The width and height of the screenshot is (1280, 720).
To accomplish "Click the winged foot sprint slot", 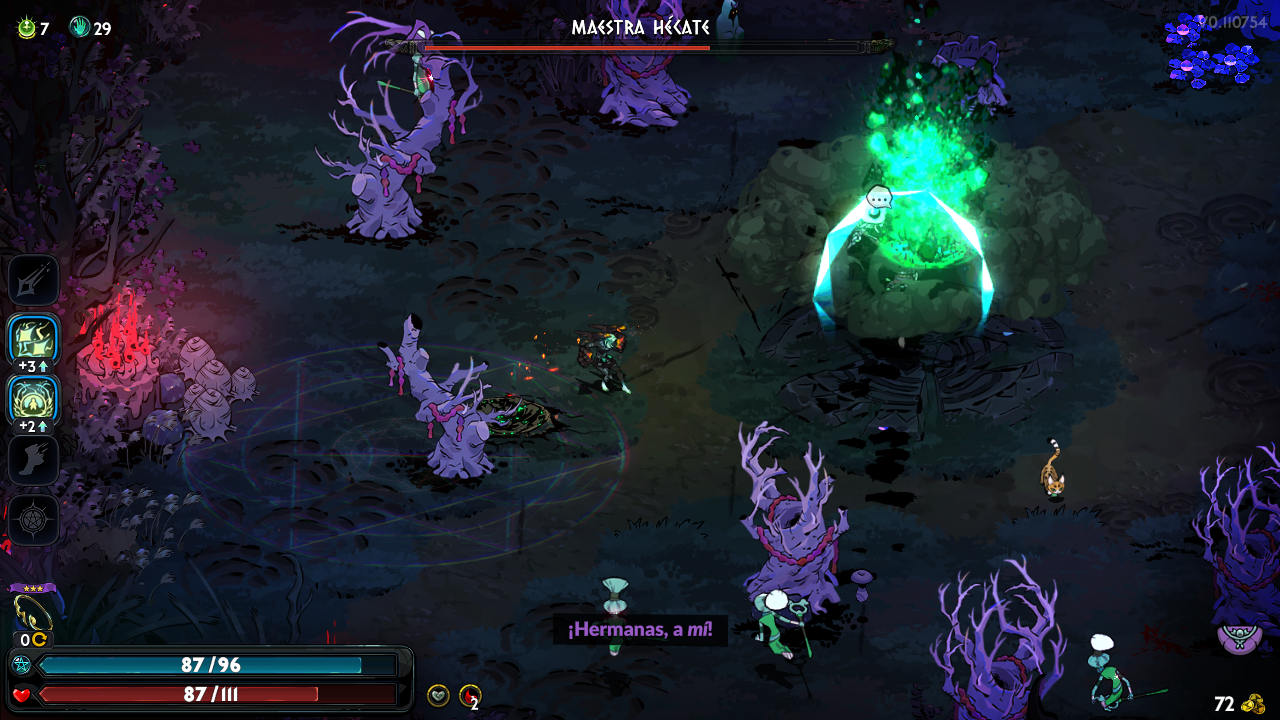I will pos(34,459).
